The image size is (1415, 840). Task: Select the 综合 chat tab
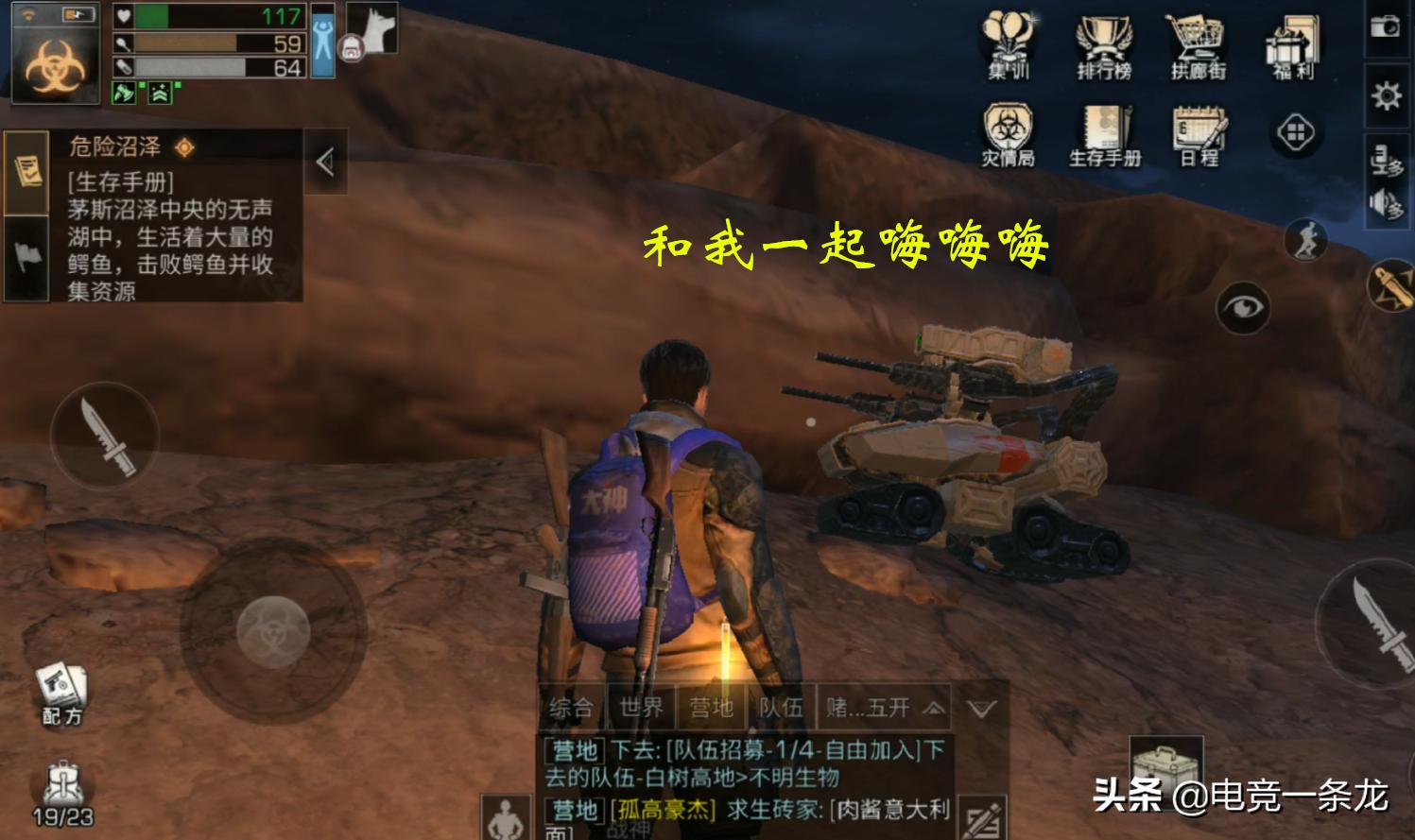(x=571, y=708)
